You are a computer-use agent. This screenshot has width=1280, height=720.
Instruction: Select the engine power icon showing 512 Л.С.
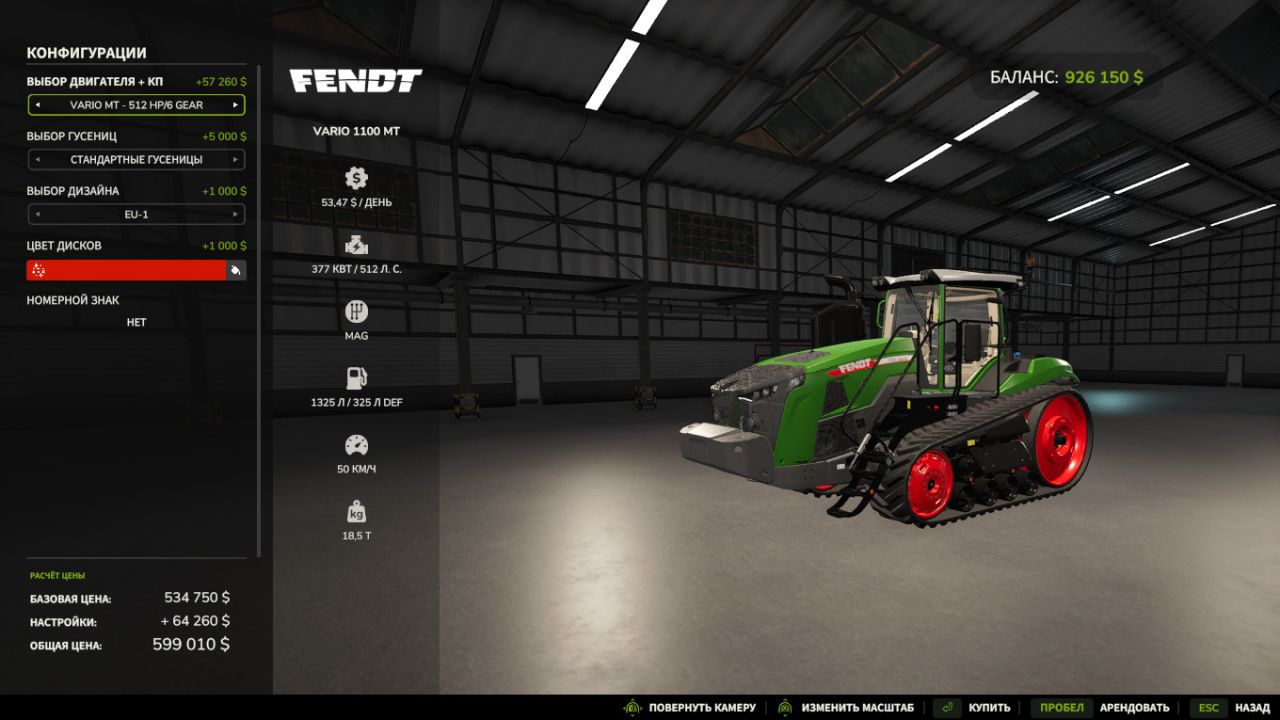tap(357, 247)
